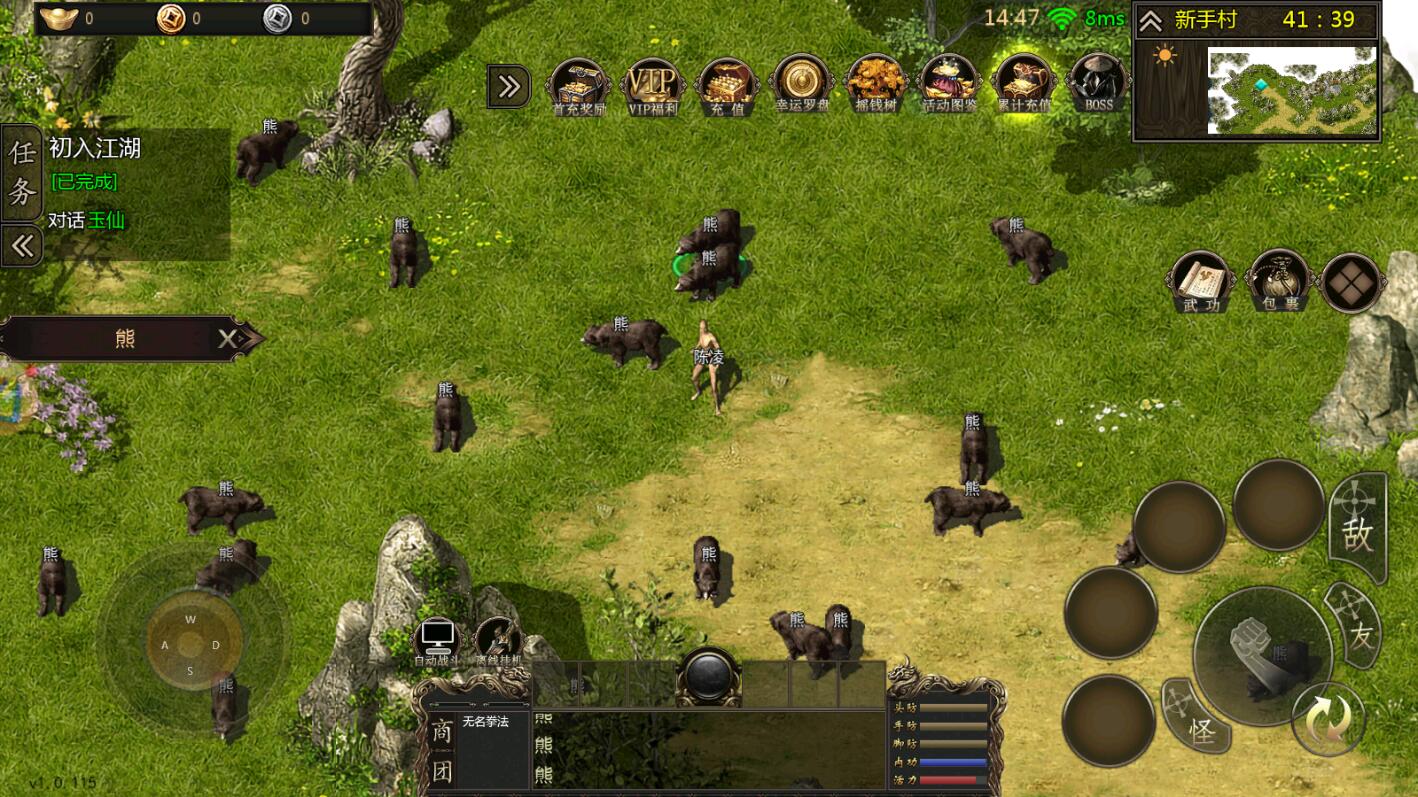
Task: Talk to 玉仙 via the quest link
Action: [106, 220]
